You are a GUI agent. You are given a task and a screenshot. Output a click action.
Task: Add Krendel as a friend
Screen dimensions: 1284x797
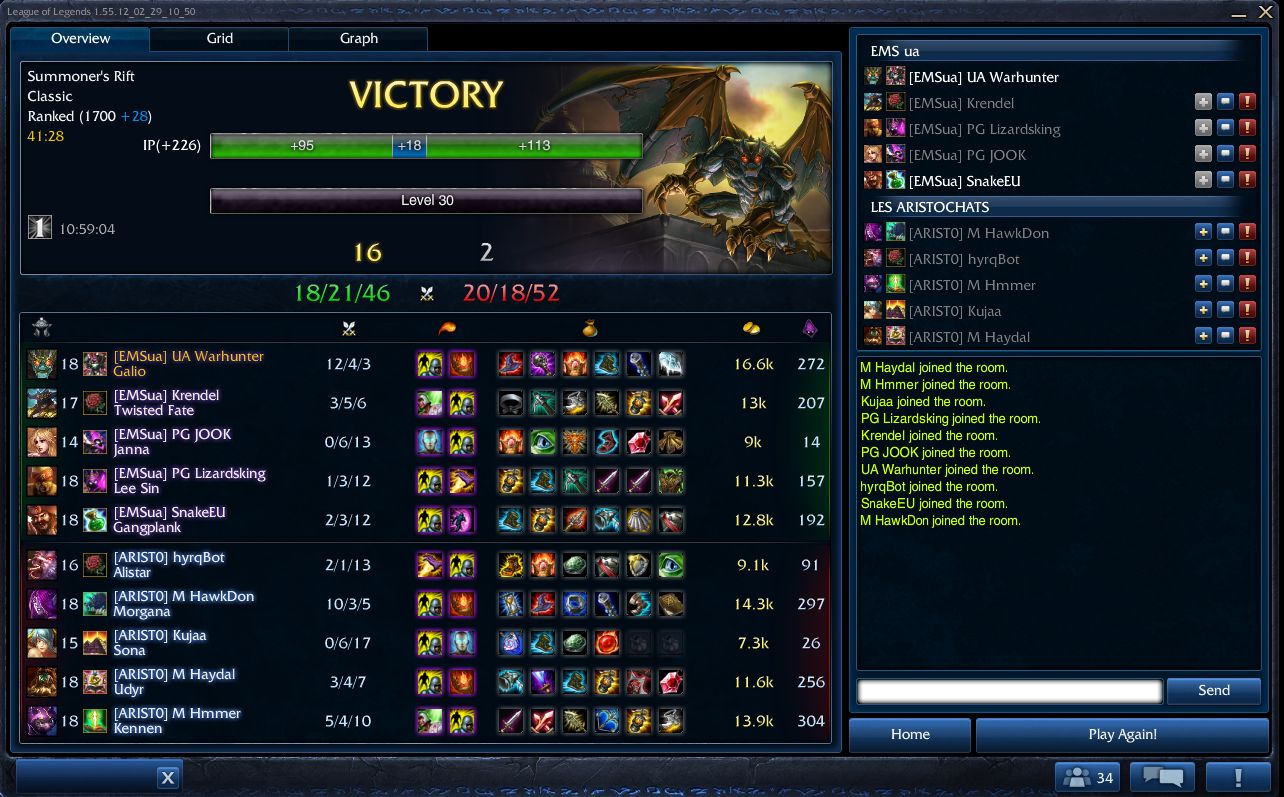(1203, 103)
